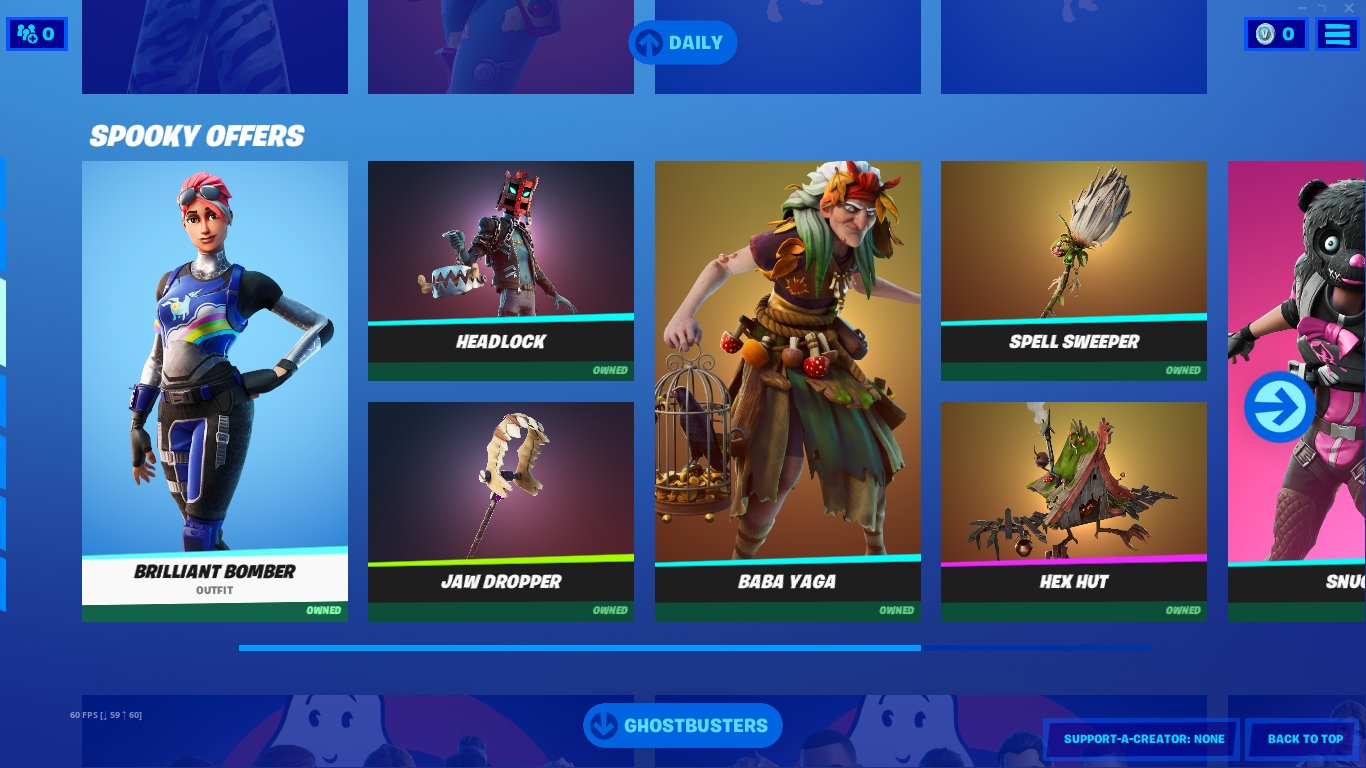The image size is (1366, 768).
Task: Jump up to the Daily section
Action: (x=682, y=43)
